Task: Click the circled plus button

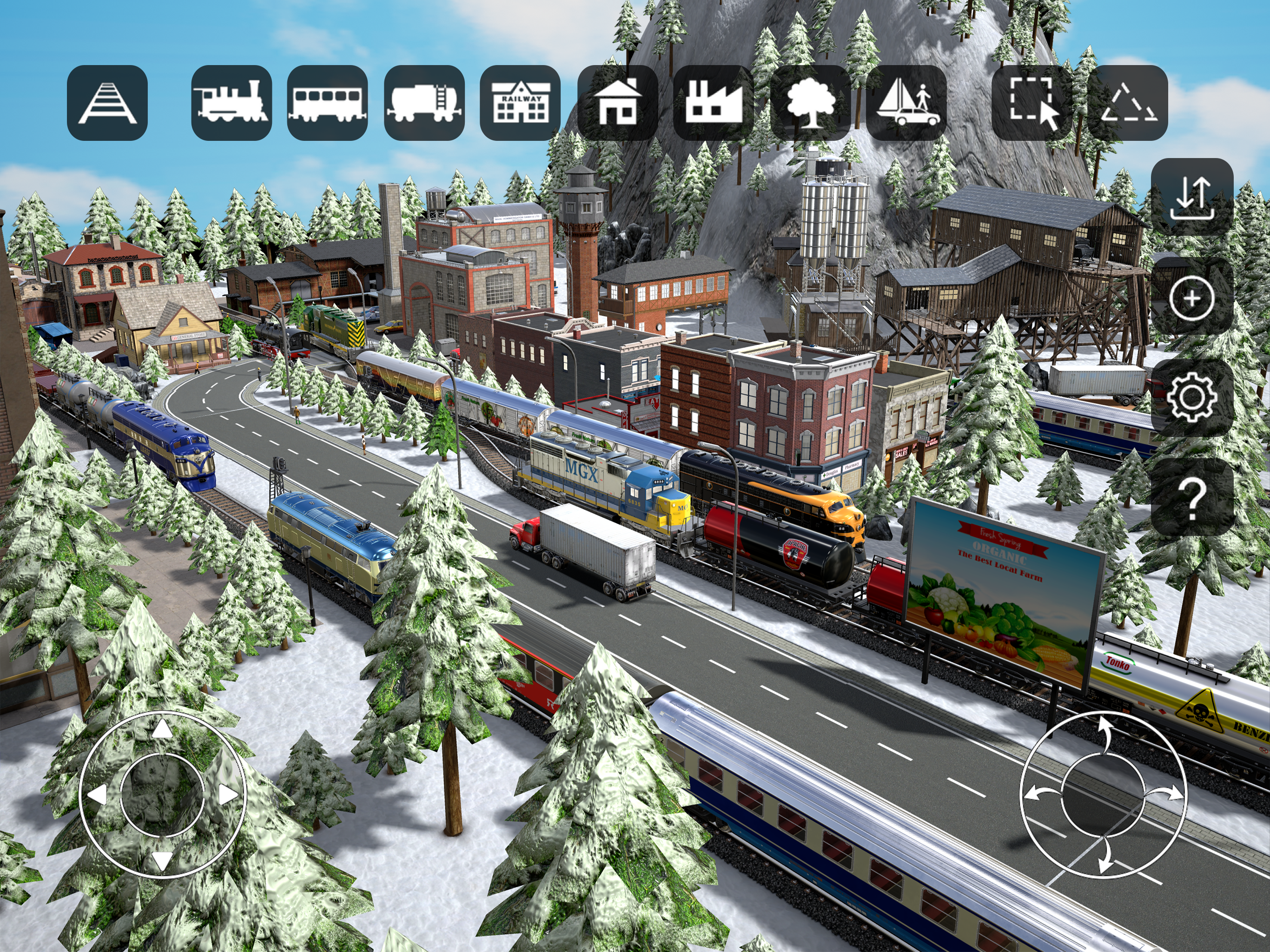Action: click(x=1192, y=298)
